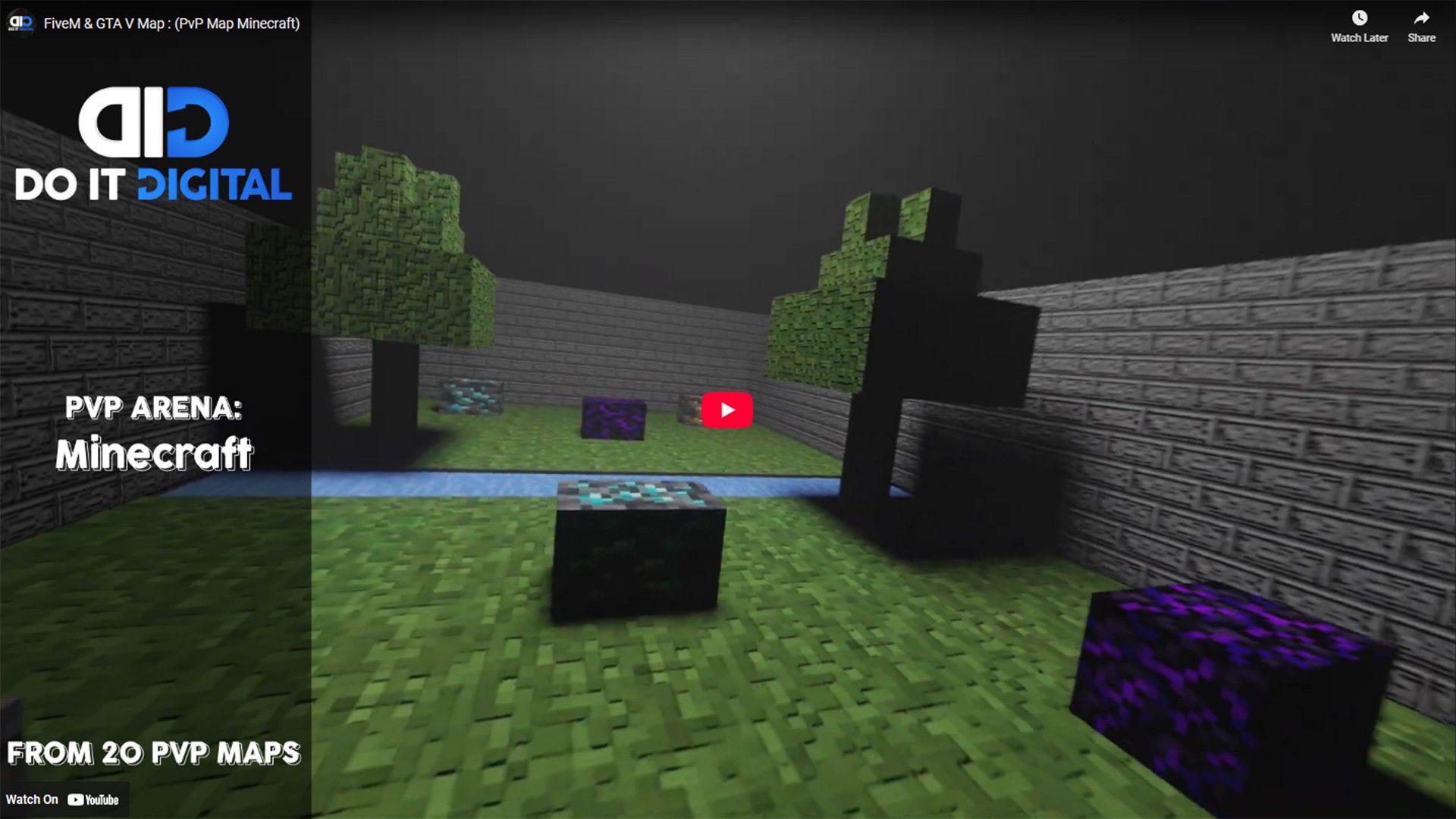Click the FROM 20 PVP MAPS text
Viewport: 1456px width, 819px height.
(152, 754)
